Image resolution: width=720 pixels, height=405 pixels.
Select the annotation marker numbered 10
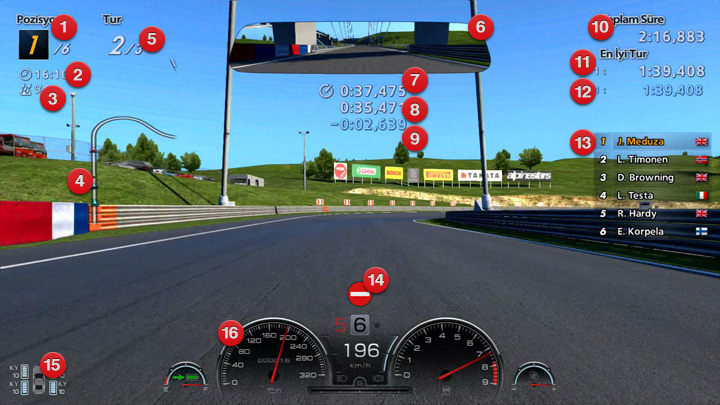pos(600,27)
